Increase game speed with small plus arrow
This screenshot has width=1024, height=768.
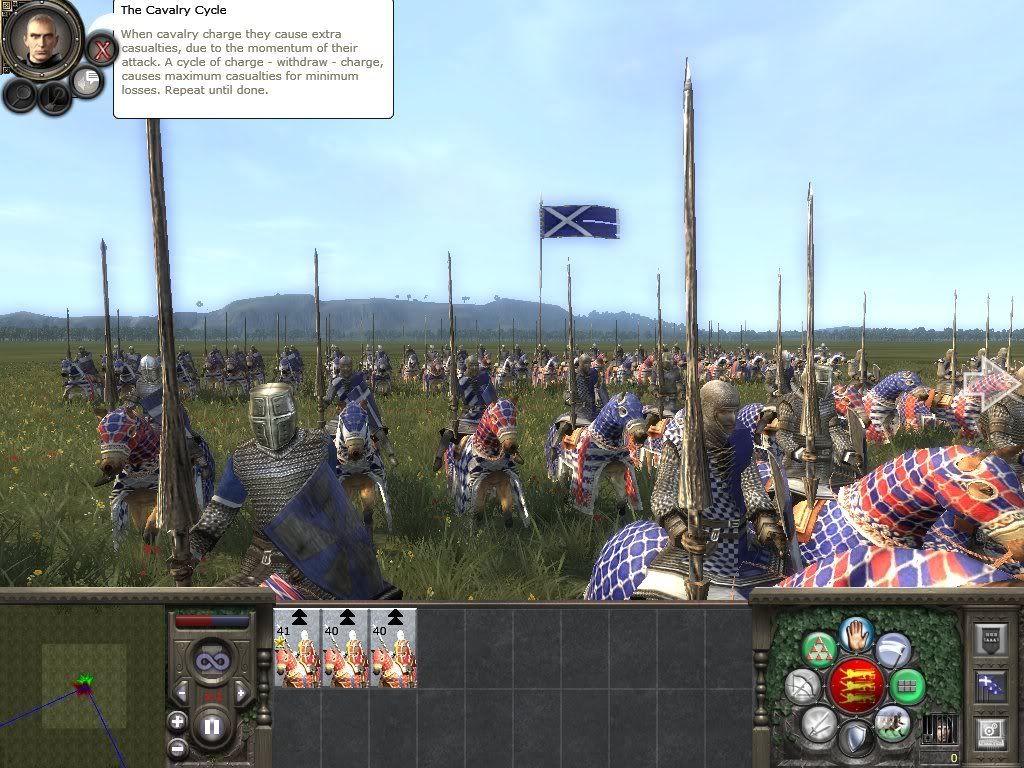point(241,692)
